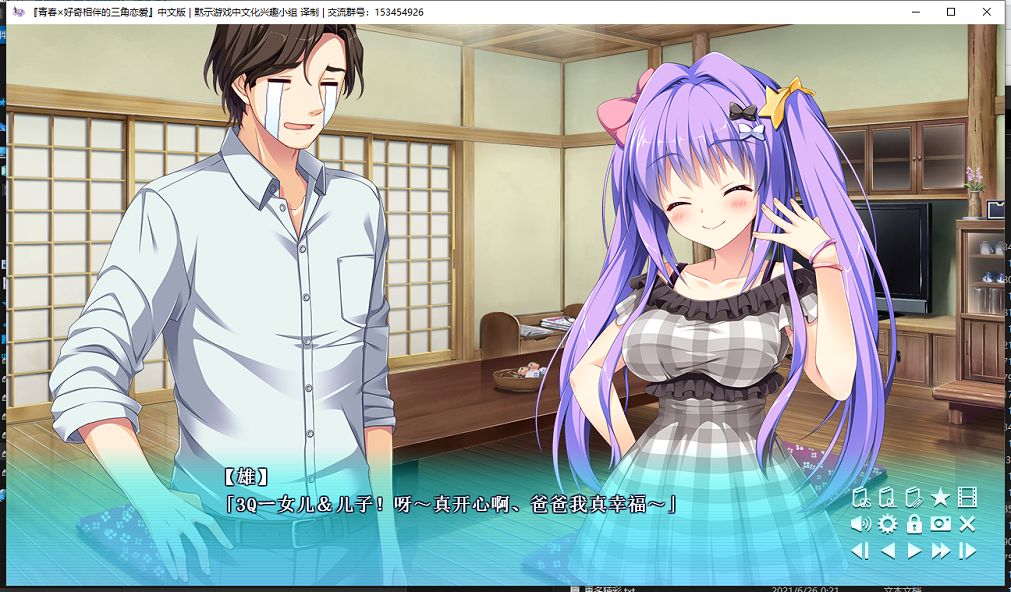This screenshot has height=592, width=1011.
Task: Minimize the game window
Action: tap(916, 12)
